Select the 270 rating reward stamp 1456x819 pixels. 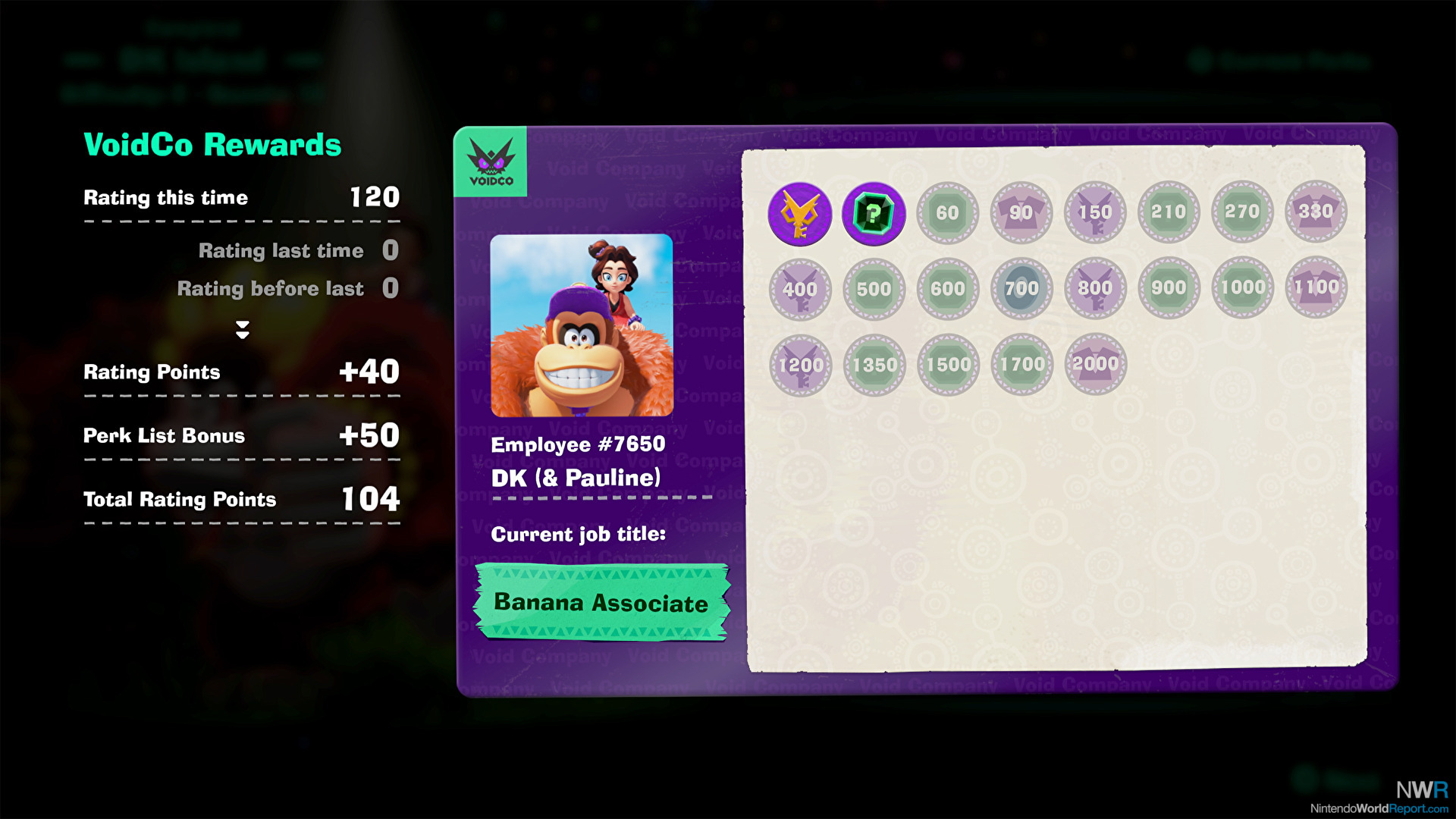(x=1242, y=212)
